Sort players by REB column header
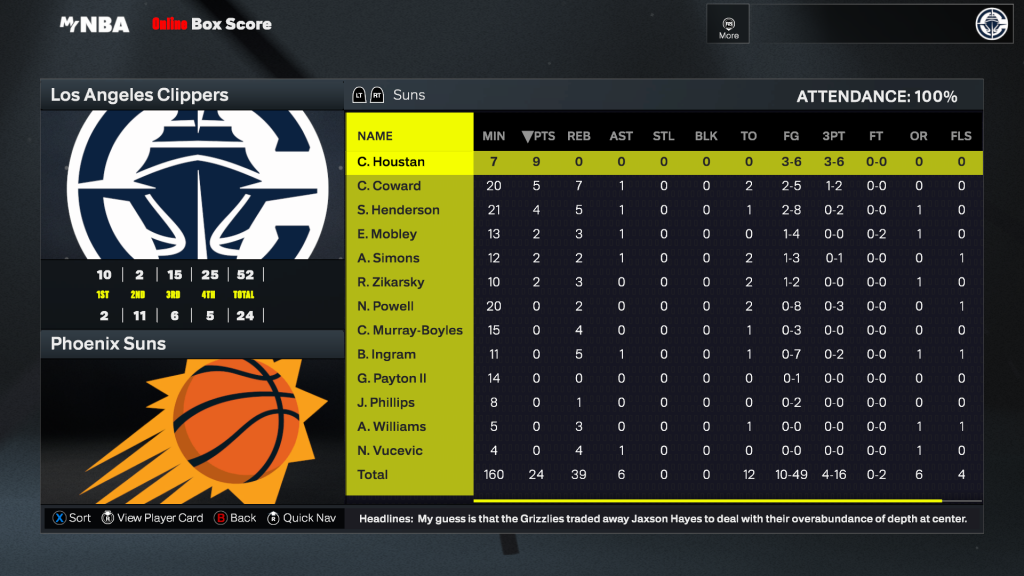This screenshot has height=576, width=1024. (x=579, y=136)
